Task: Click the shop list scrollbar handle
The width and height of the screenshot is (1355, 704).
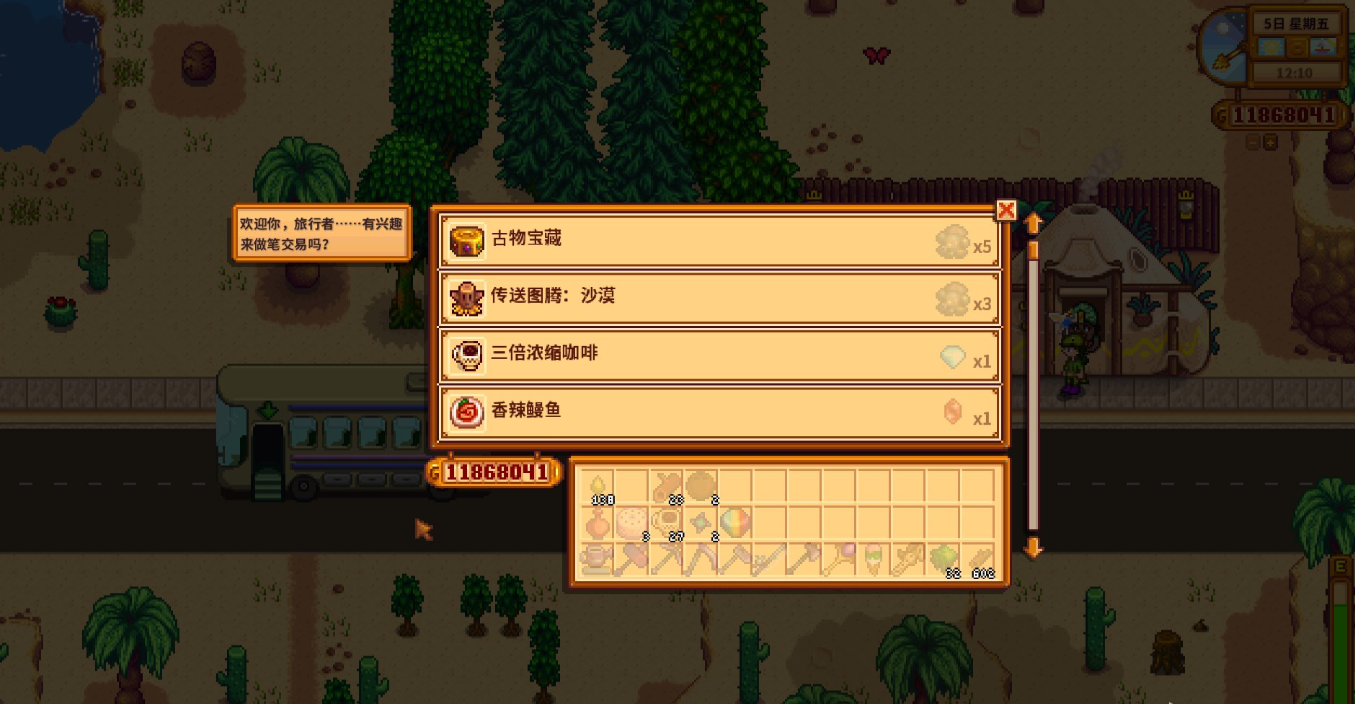Action: [x=1033, y=249]
